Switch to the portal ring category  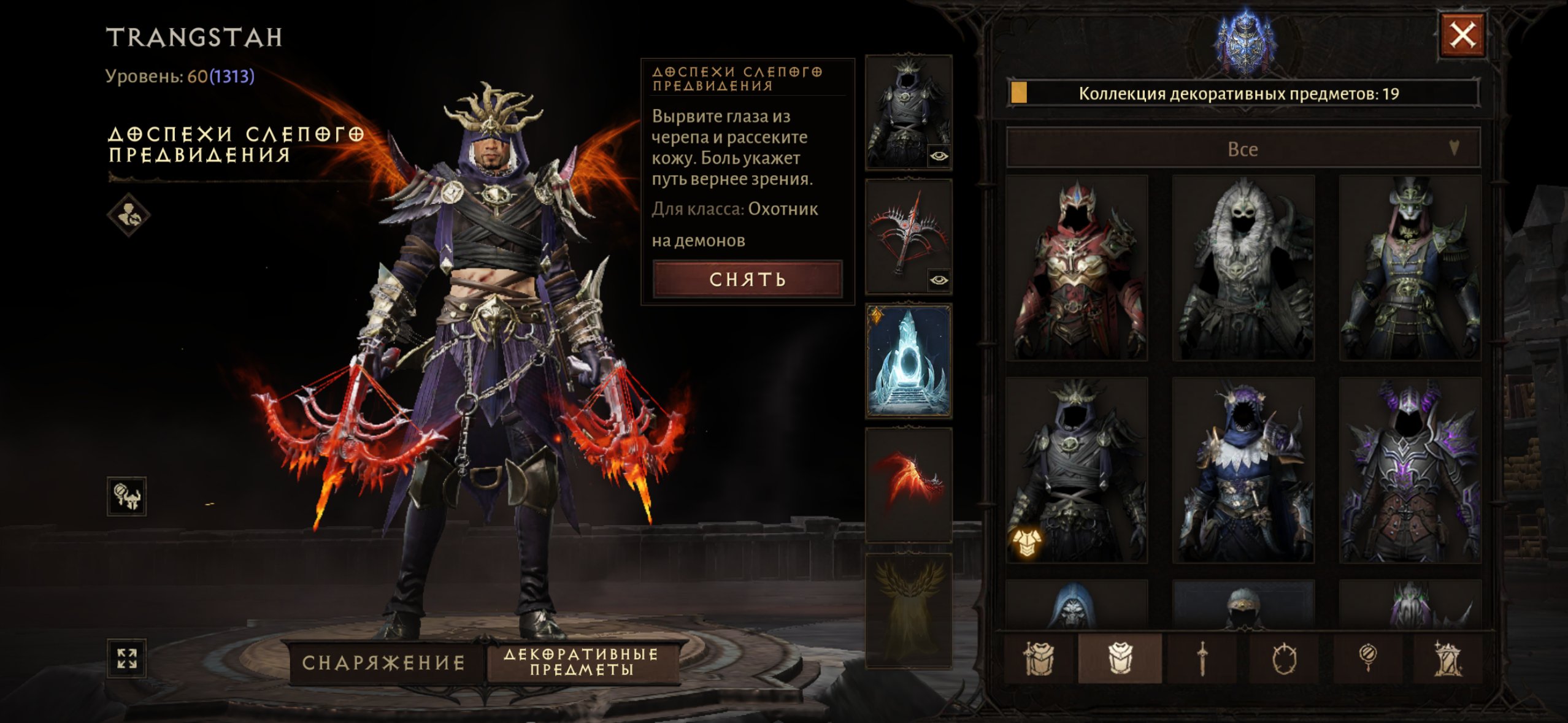pos(1284,659)
